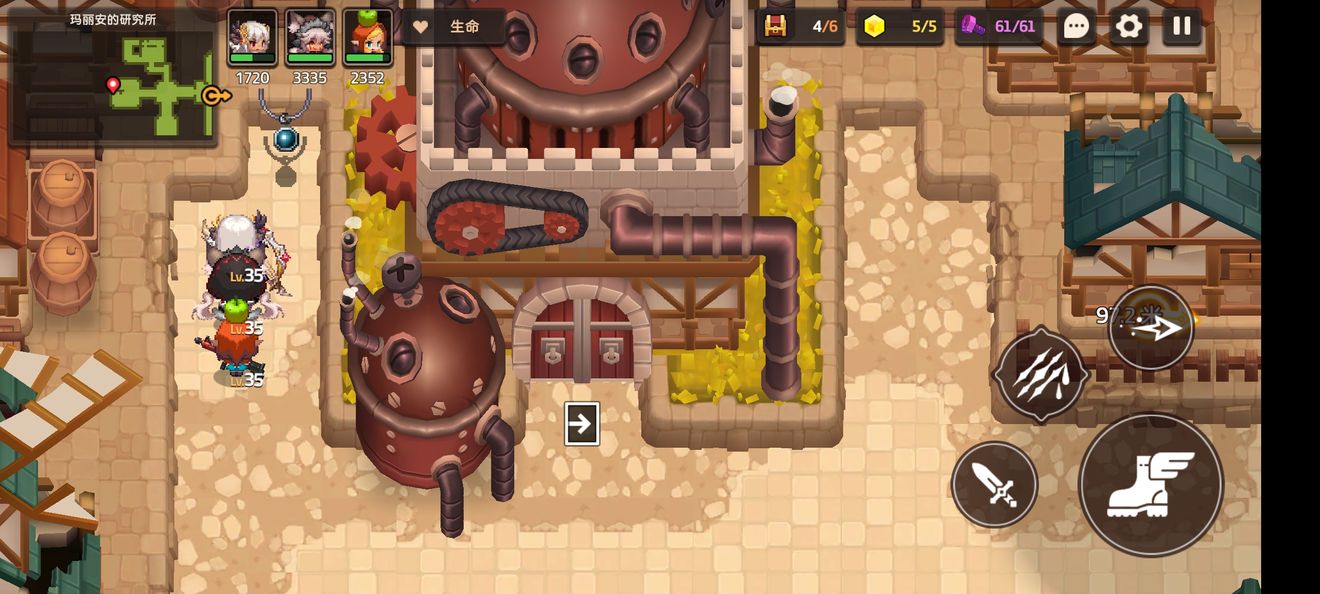Open the chat bubble button
Screen dimensions: 1320x594
[1076, 26]
